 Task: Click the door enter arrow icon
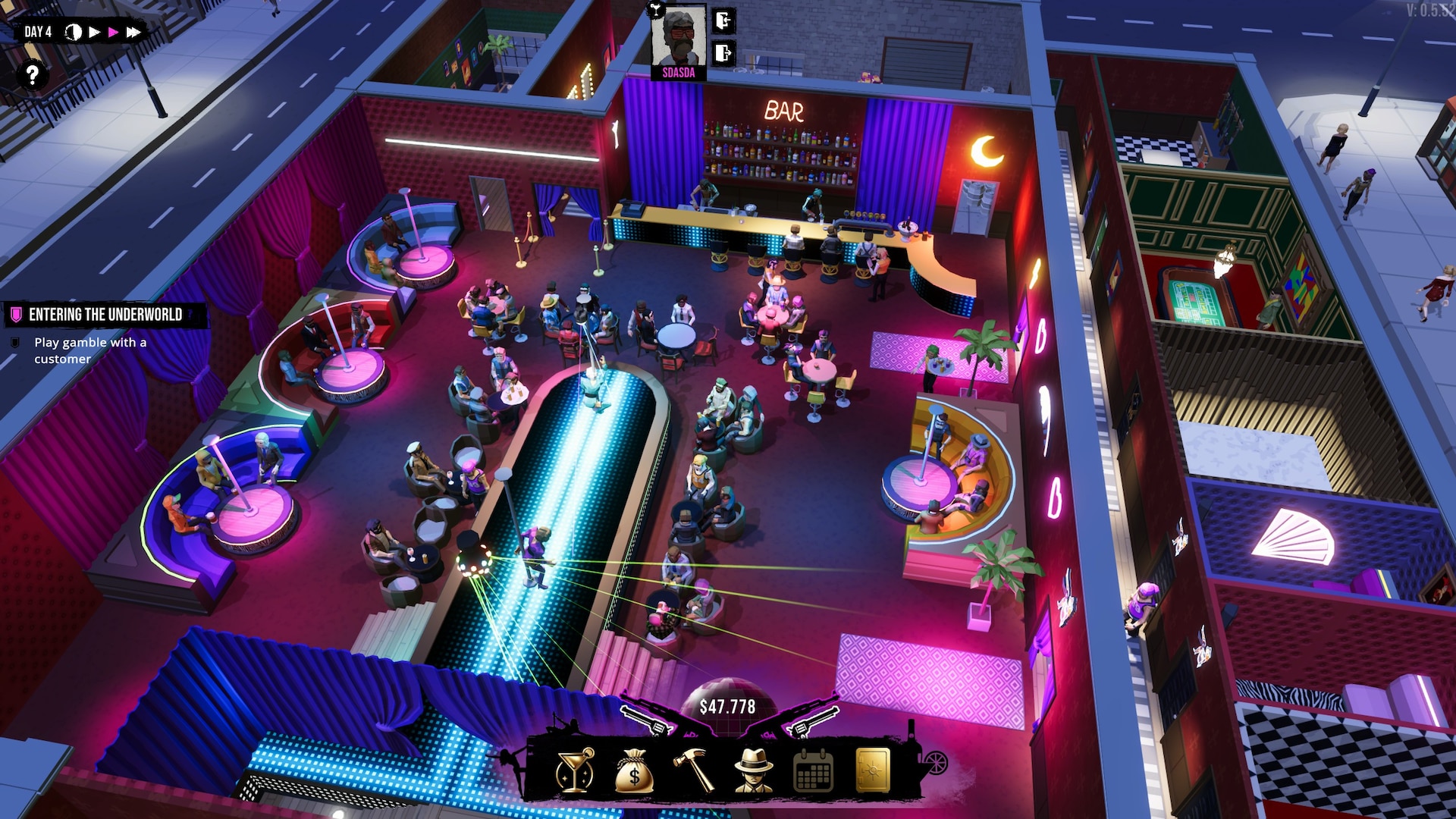click(723, 20)
